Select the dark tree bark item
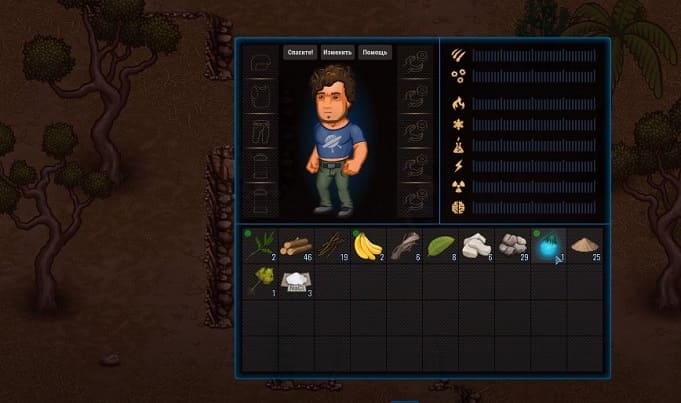Image resolution: width=681 pixels, height=403 pixels. (x=405, y=246)
